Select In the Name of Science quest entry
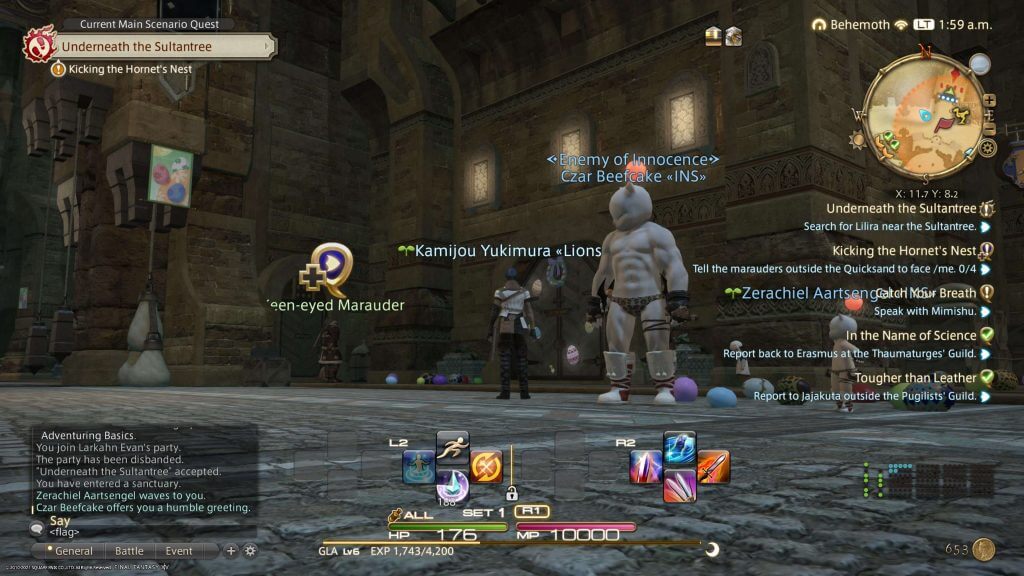 (910, 335)
